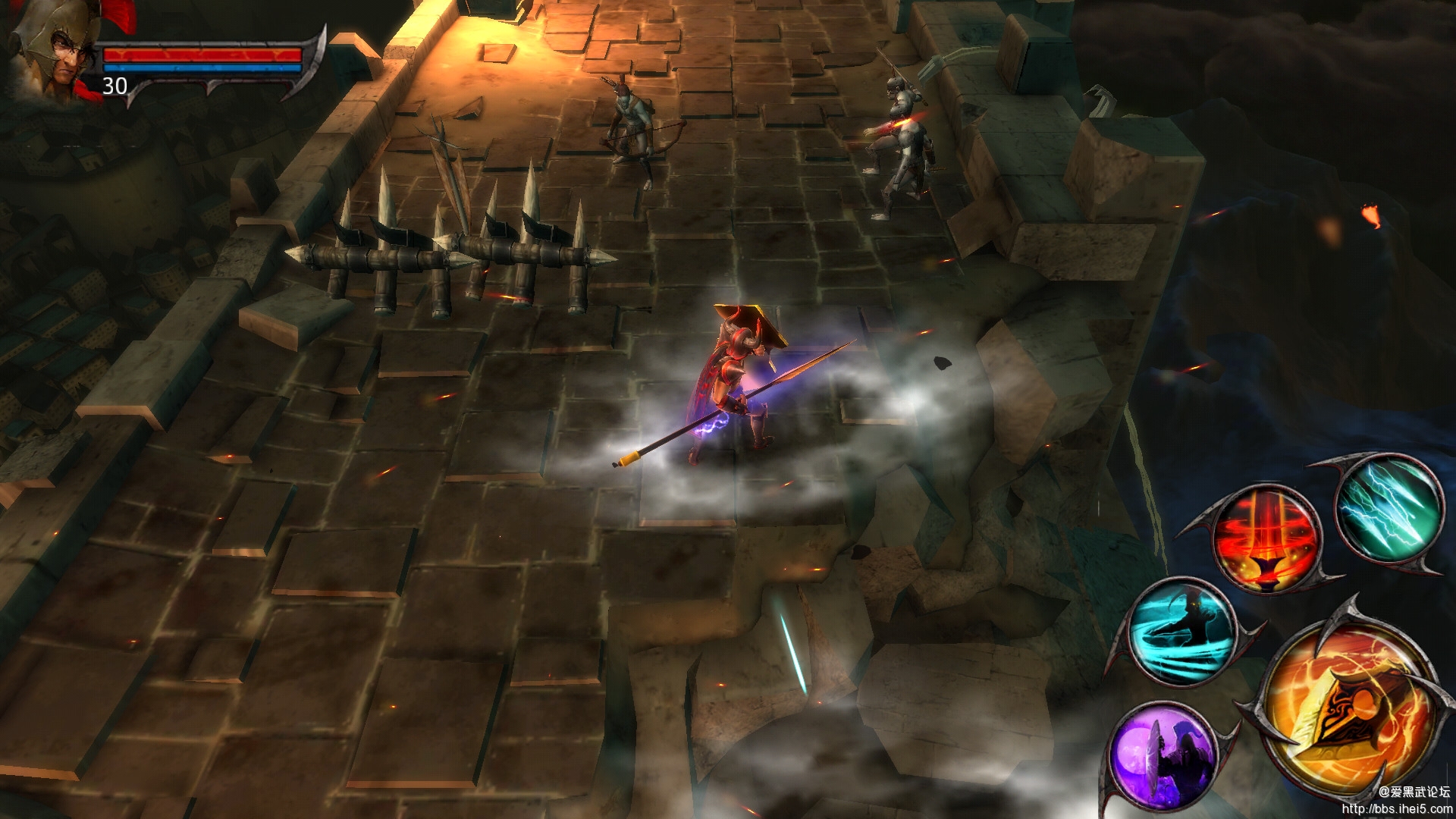Open the Spartan hero portrait
1456x819 pixels.
click(x=53, y=53)
